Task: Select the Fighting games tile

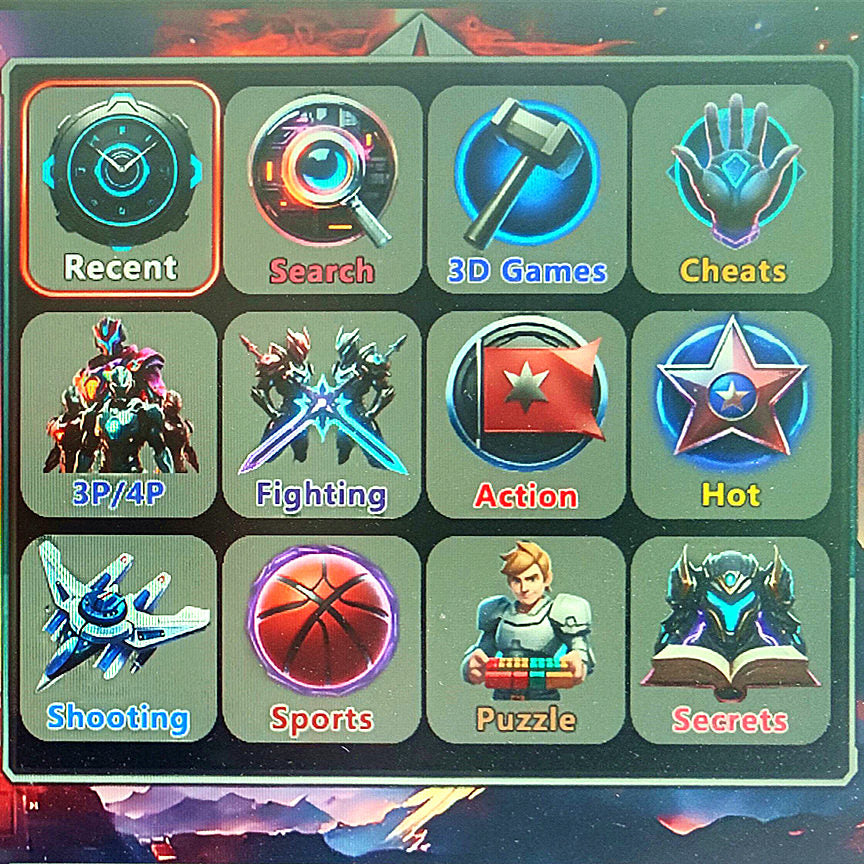Action: point(322,414)
